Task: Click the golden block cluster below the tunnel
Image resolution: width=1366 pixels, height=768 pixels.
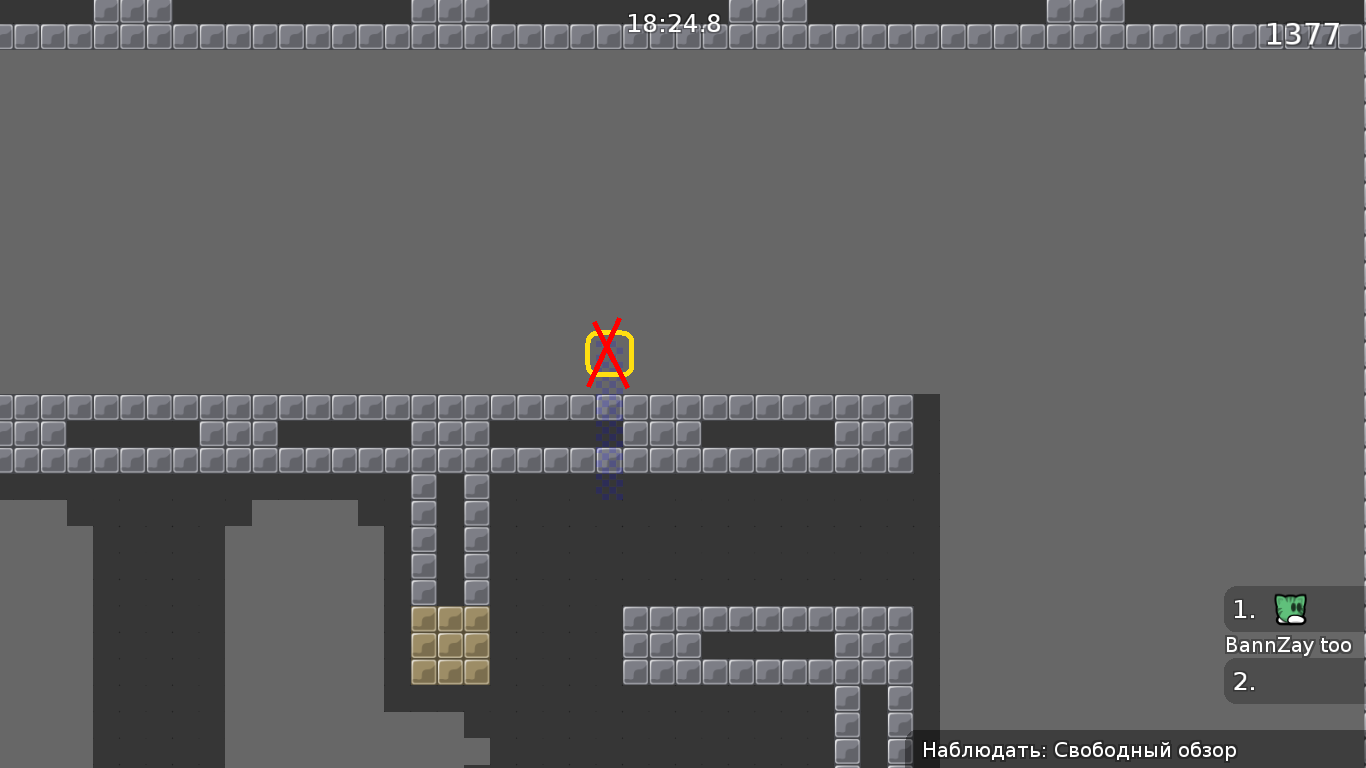Action: coord(449,647)
